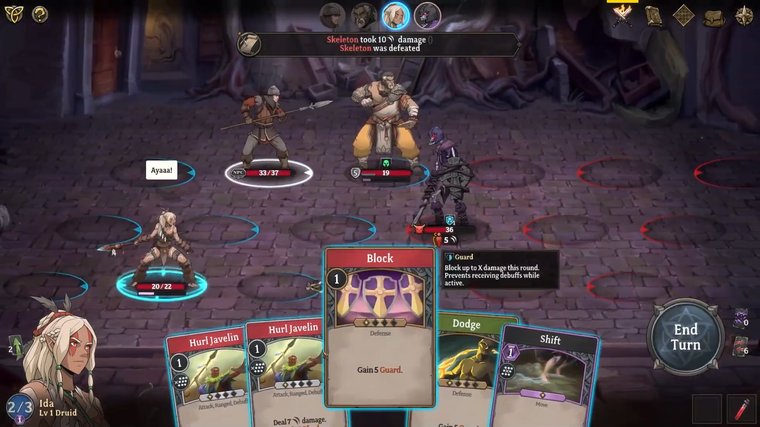This screenshot has height=427, width=760.
Task: Open the help question mark icon
Action: point(40,14)
